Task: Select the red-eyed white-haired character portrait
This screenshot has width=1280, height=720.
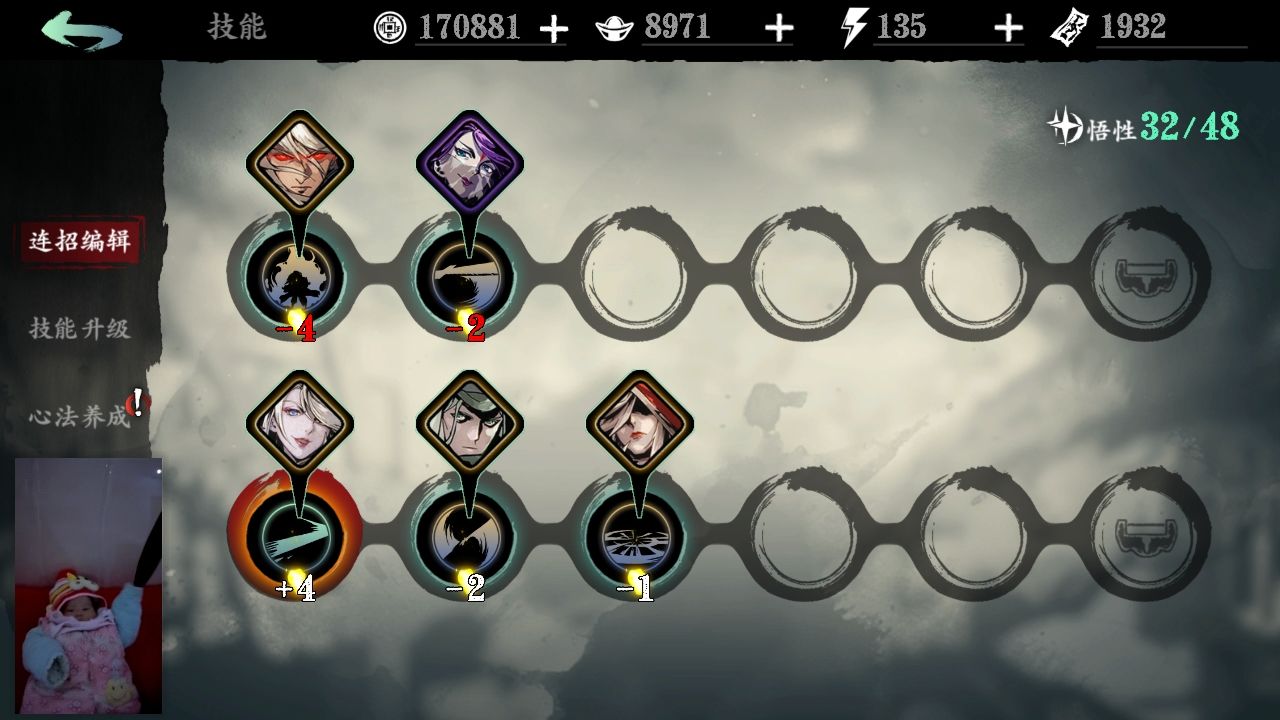Action: (299, 160)
